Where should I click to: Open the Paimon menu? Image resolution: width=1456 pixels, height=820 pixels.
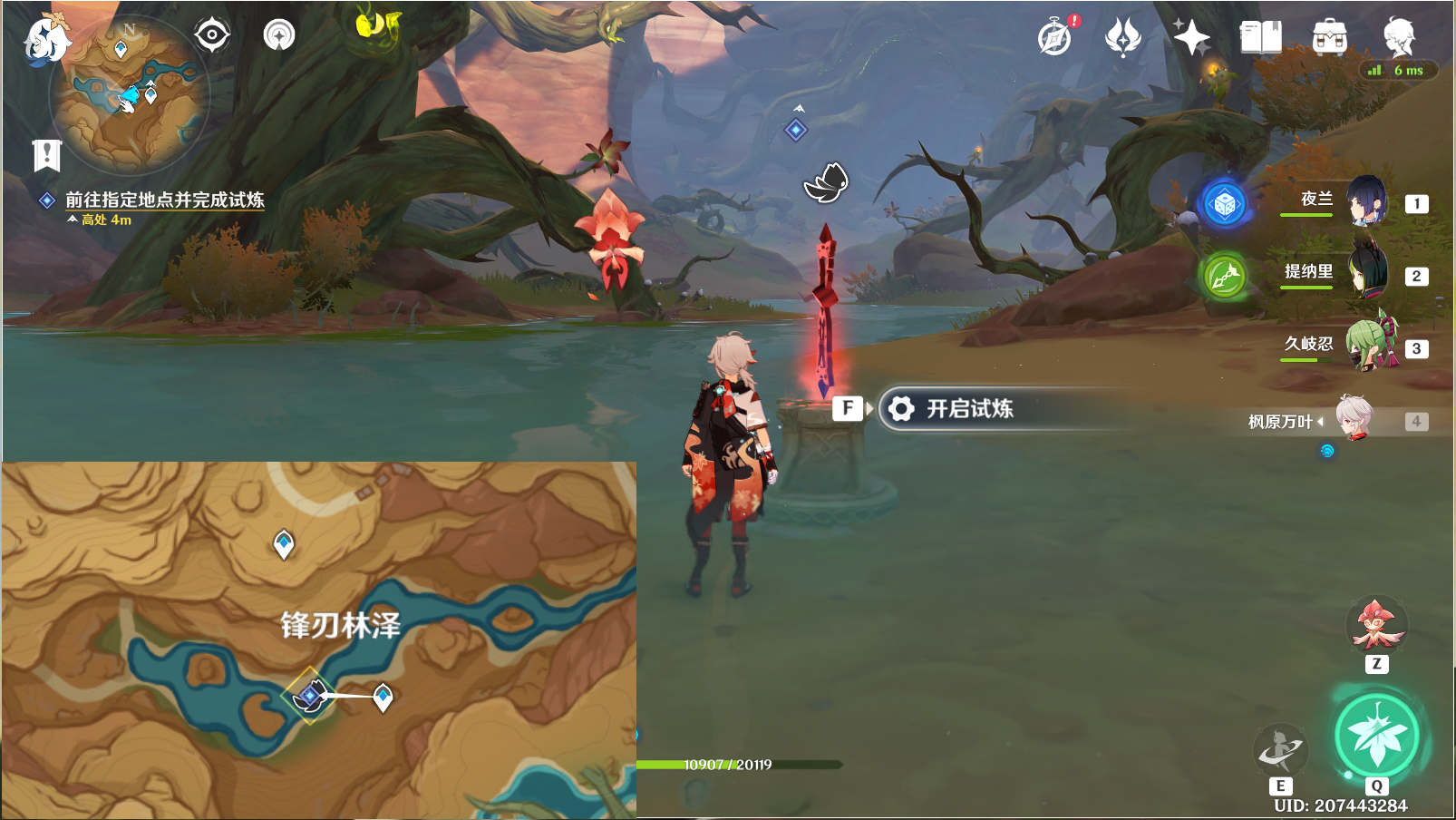click(45, 40)
